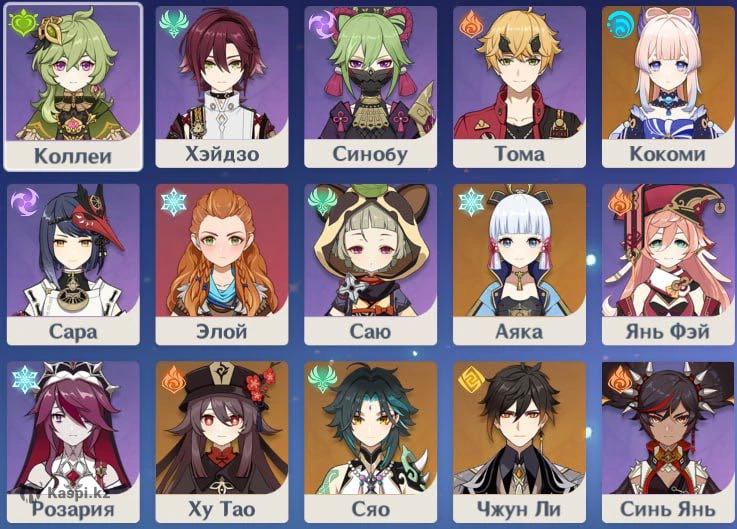Choose the Синь Янь character card
The height and width of the screenshot is (529, 737).
point(667,440)
